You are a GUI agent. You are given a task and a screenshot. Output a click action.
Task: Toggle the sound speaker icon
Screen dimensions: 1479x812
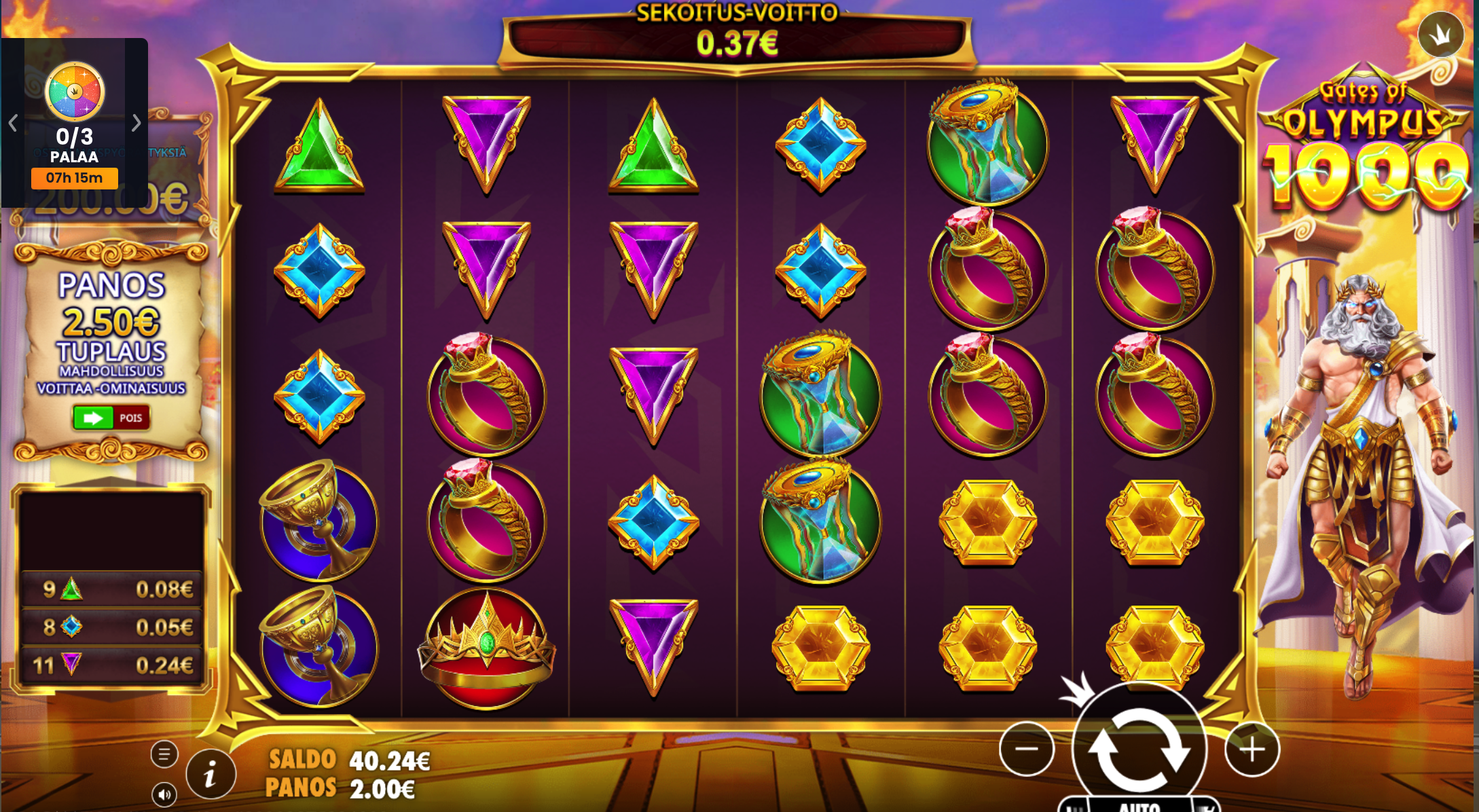(164, 794)
